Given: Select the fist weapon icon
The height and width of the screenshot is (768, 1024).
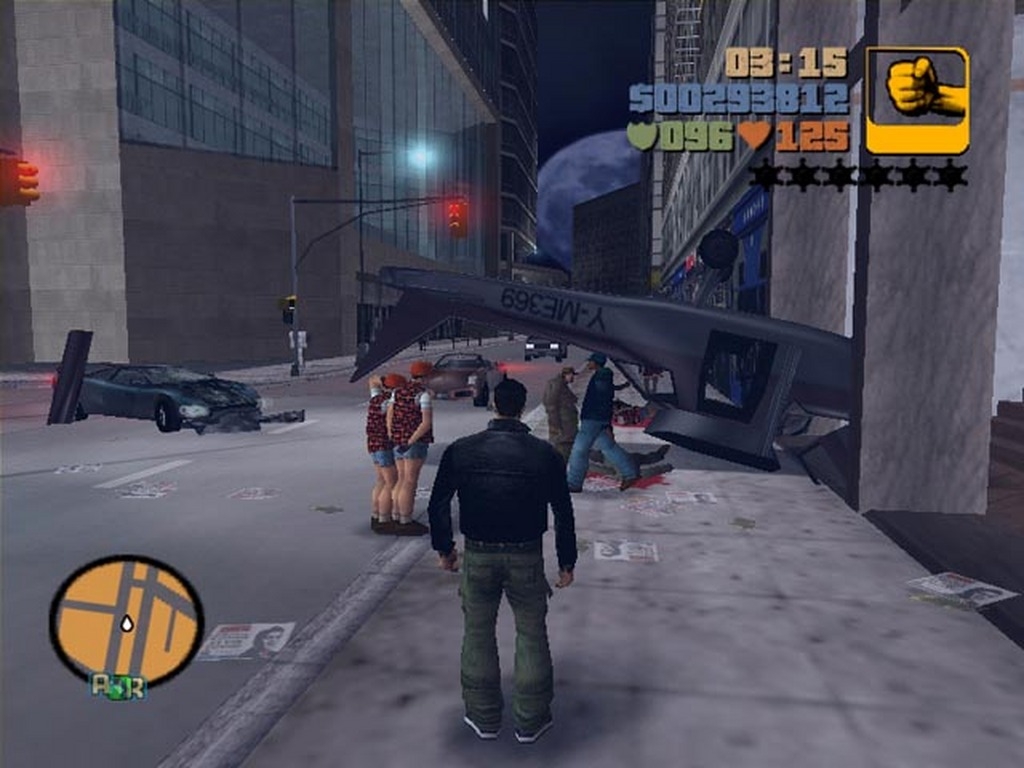Looking at the screenshot, I should point(917,99).
